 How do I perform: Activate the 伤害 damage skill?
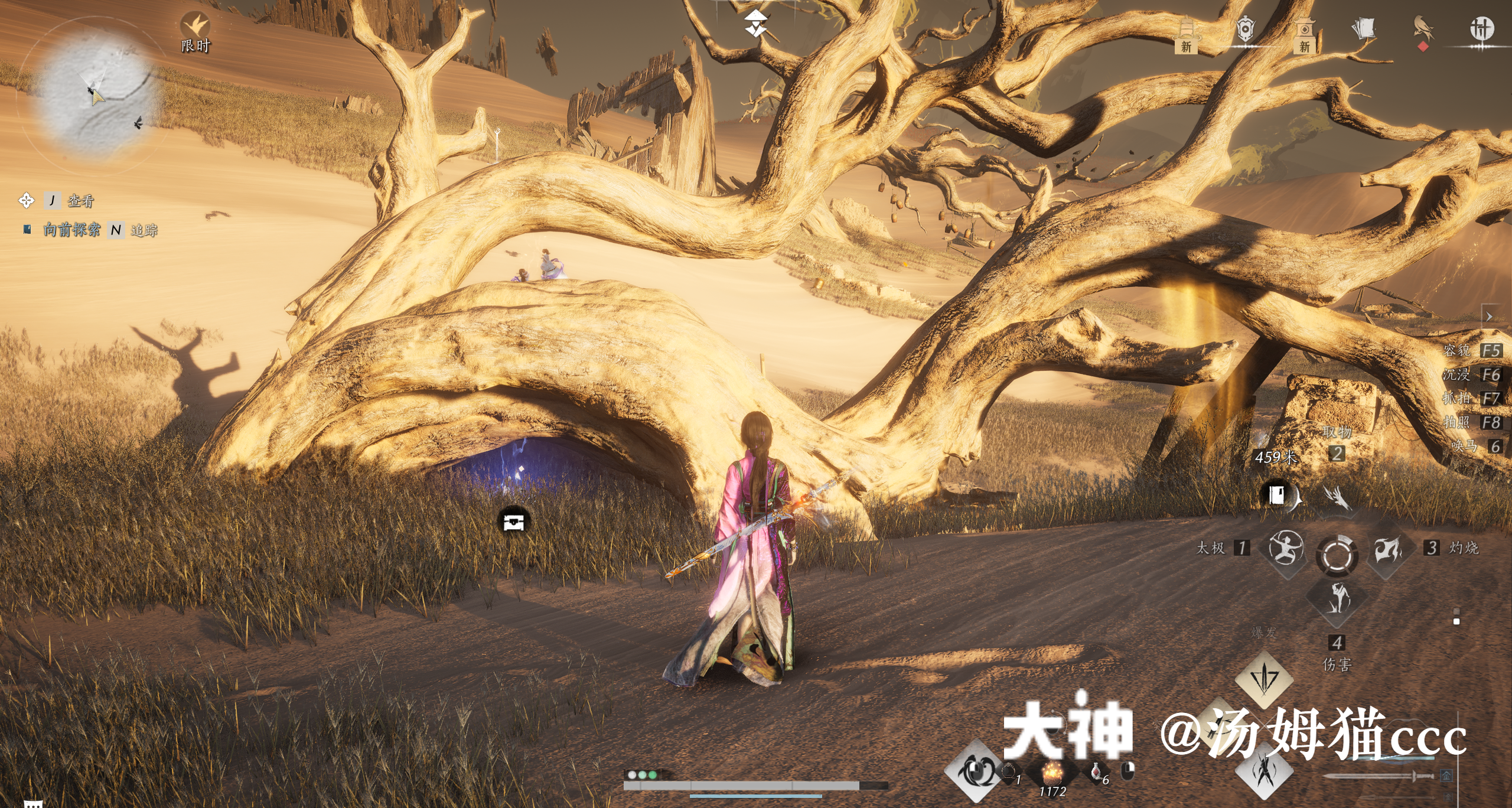[1338, 599]
